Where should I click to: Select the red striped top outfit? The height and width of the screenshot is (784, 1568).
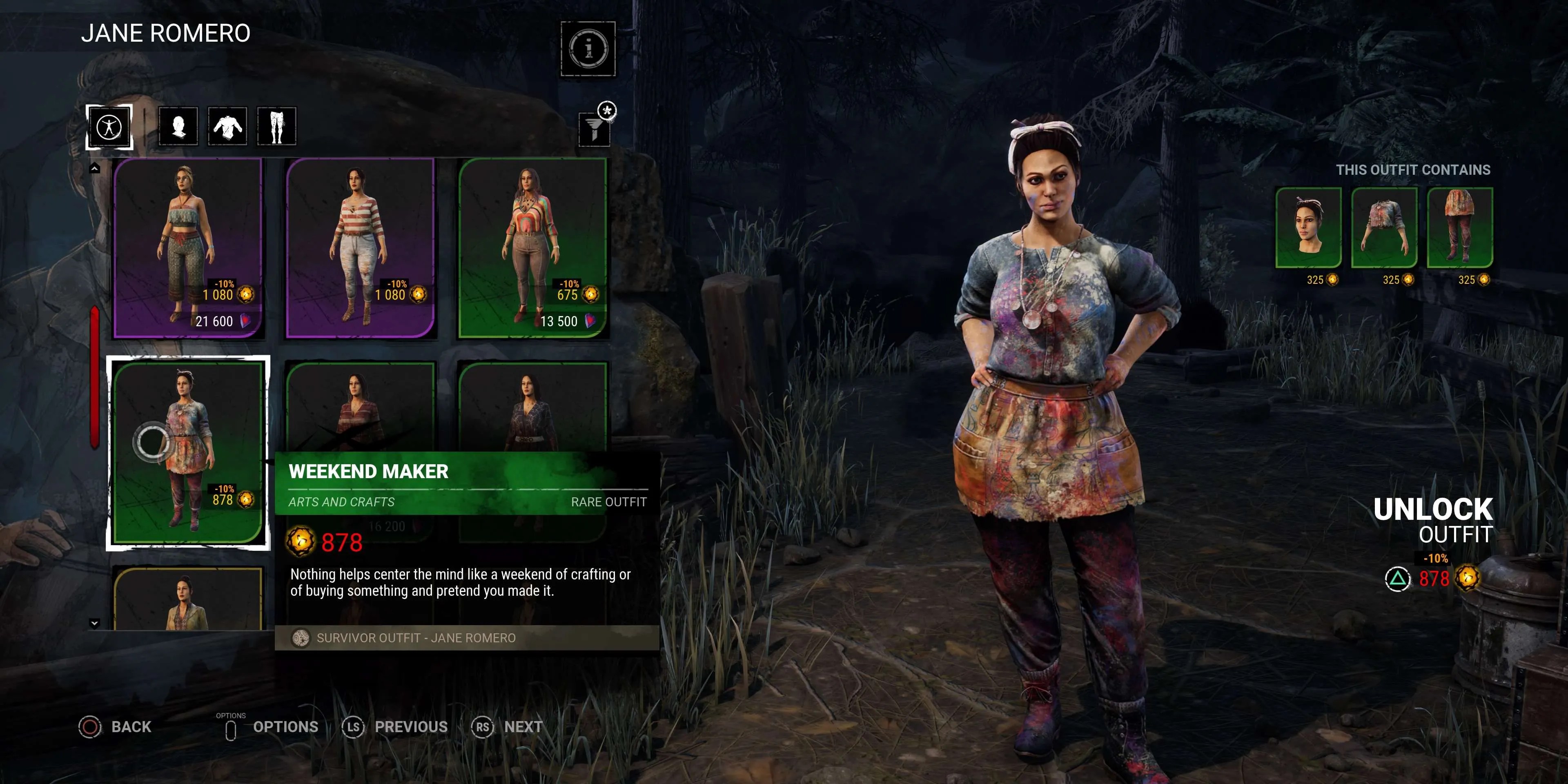(x=360, y=247)
